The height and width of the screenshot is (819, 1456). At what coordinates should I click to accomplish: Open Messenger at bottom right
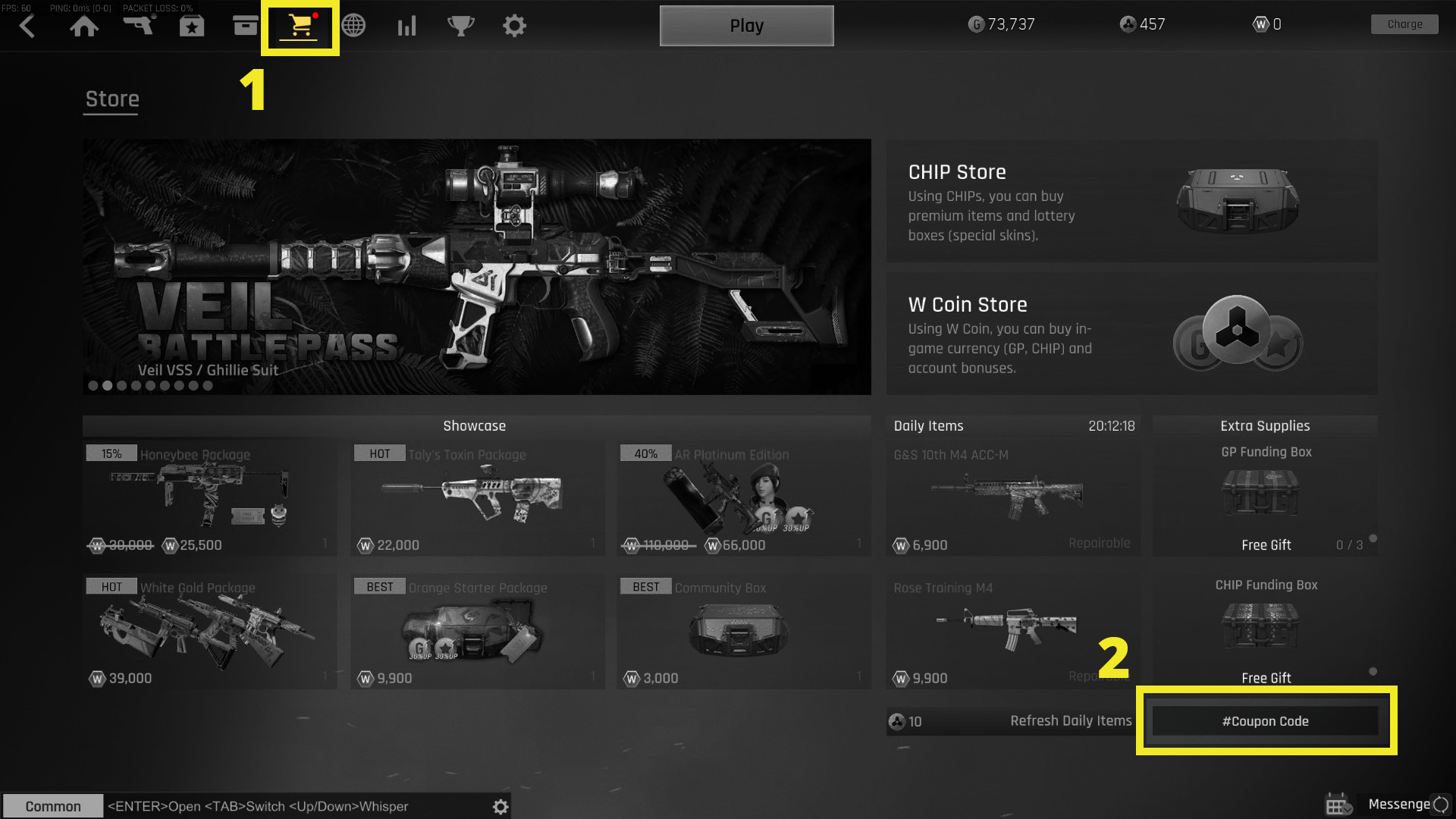click(x=1398, y=804)
